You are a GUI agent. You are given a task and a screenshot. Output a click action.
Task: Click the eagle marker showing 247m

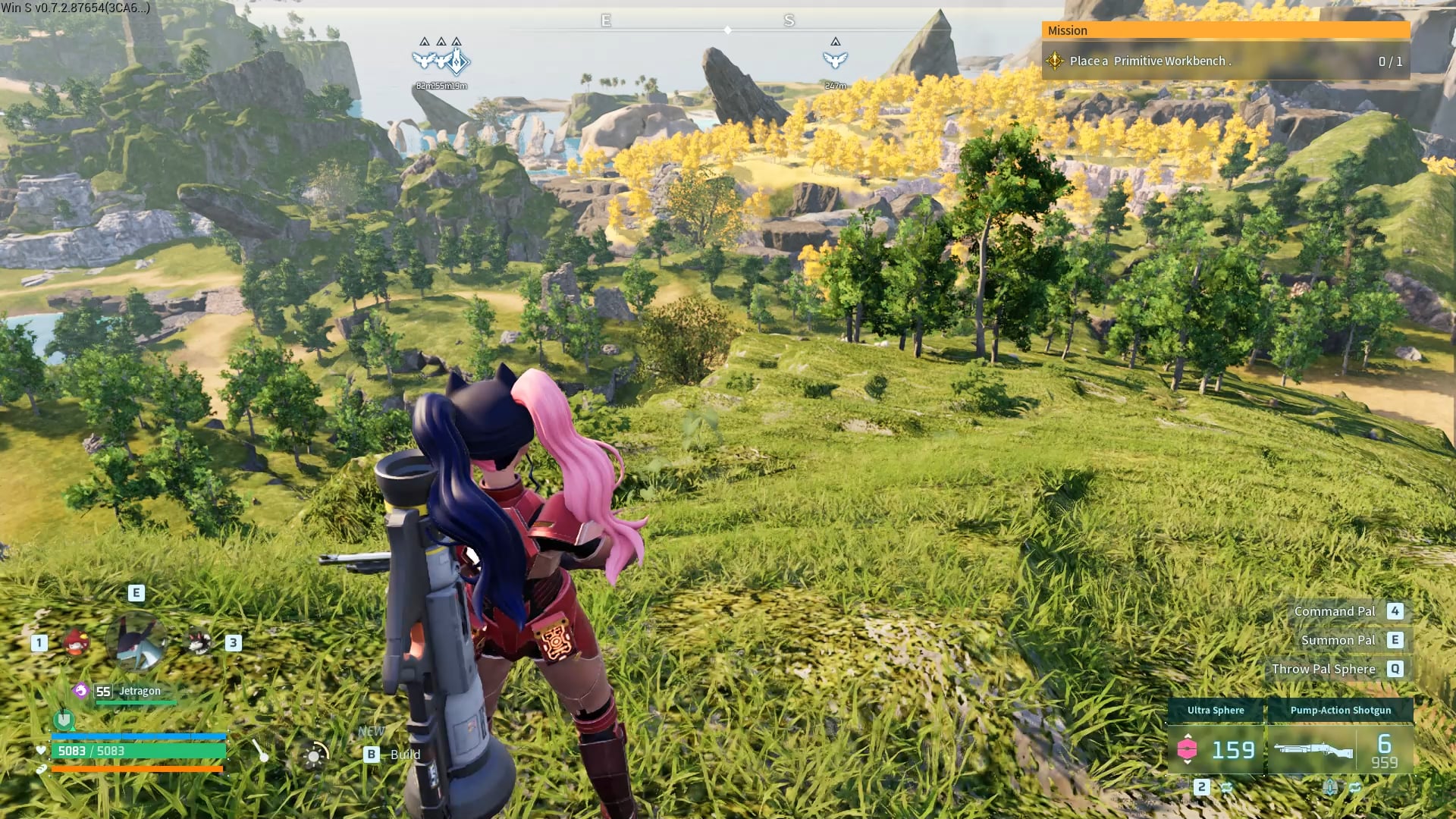click(835, 59)
